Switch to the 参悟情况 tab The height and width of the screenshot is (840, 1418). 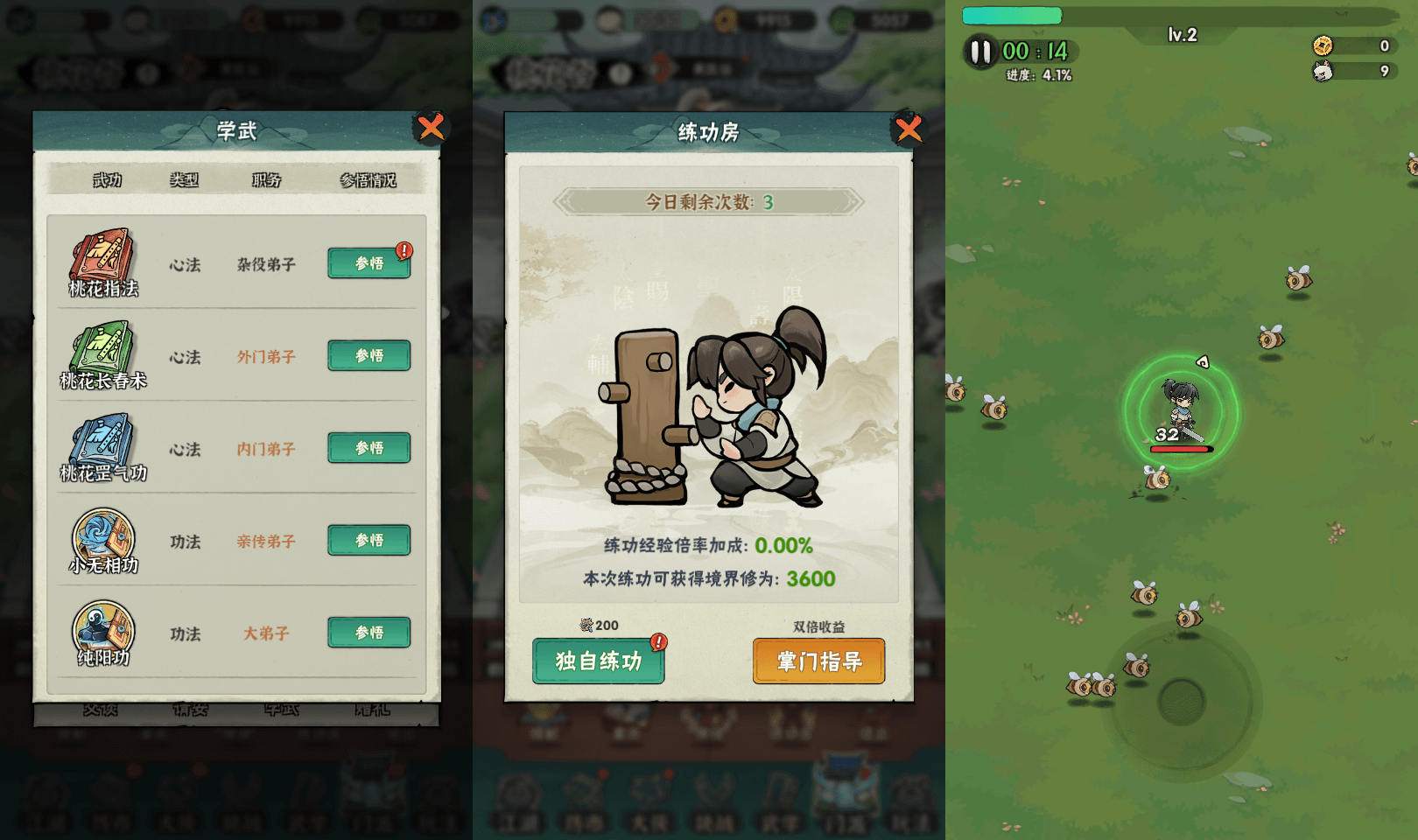tap(368, 180)
